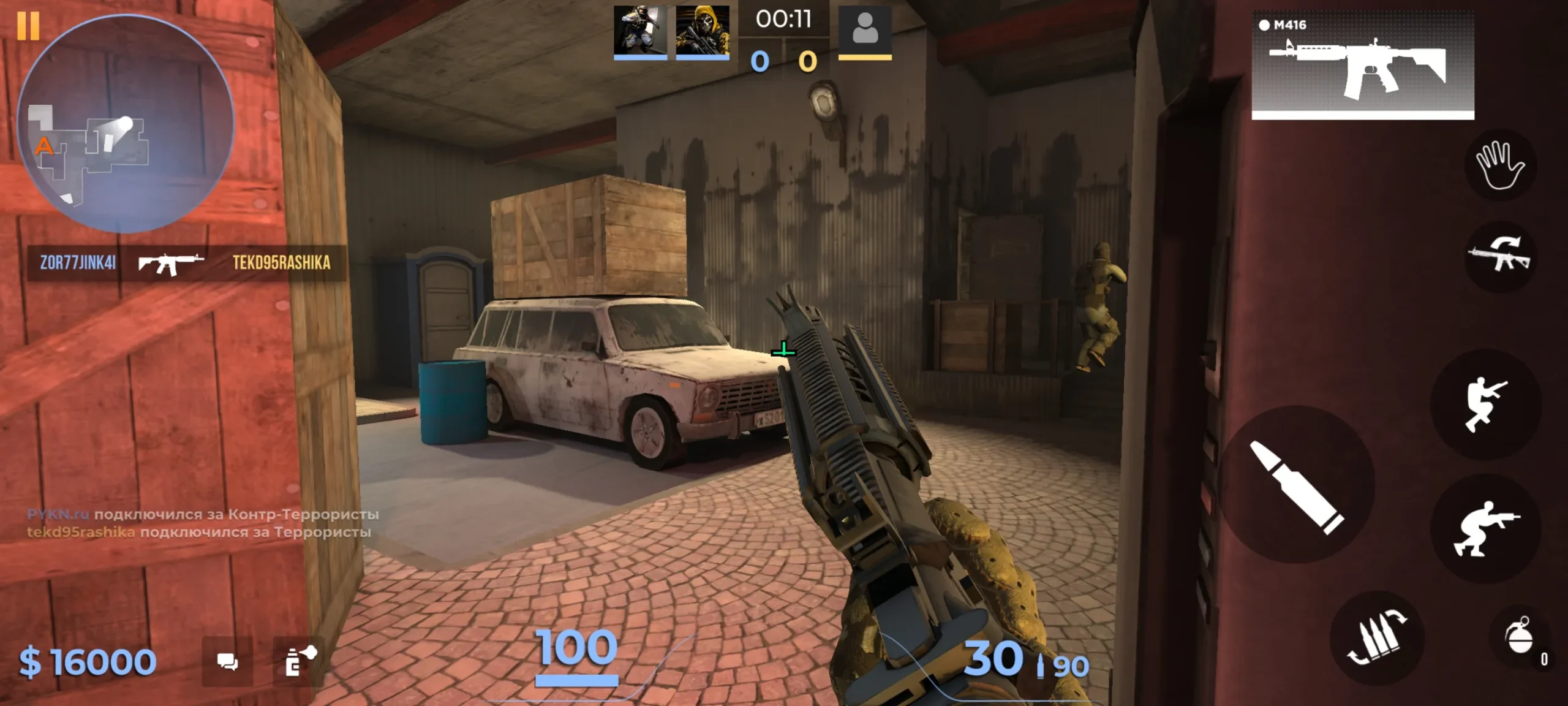Reload using the bullets and arrows button

[1377, 639]
